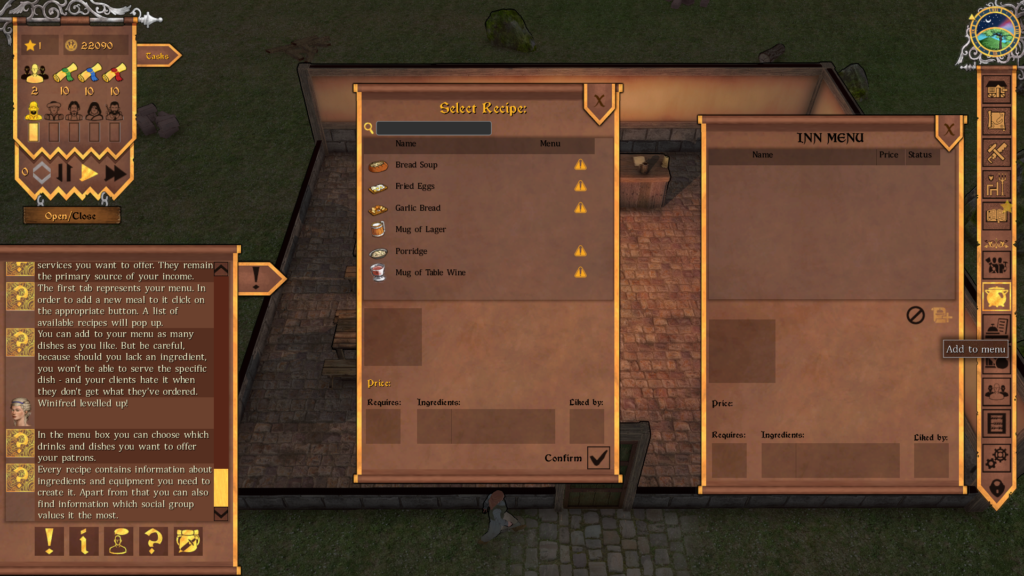Select the Mug of Lager recipe
This screenshot has width=1024, height=576.
[420, 230]
